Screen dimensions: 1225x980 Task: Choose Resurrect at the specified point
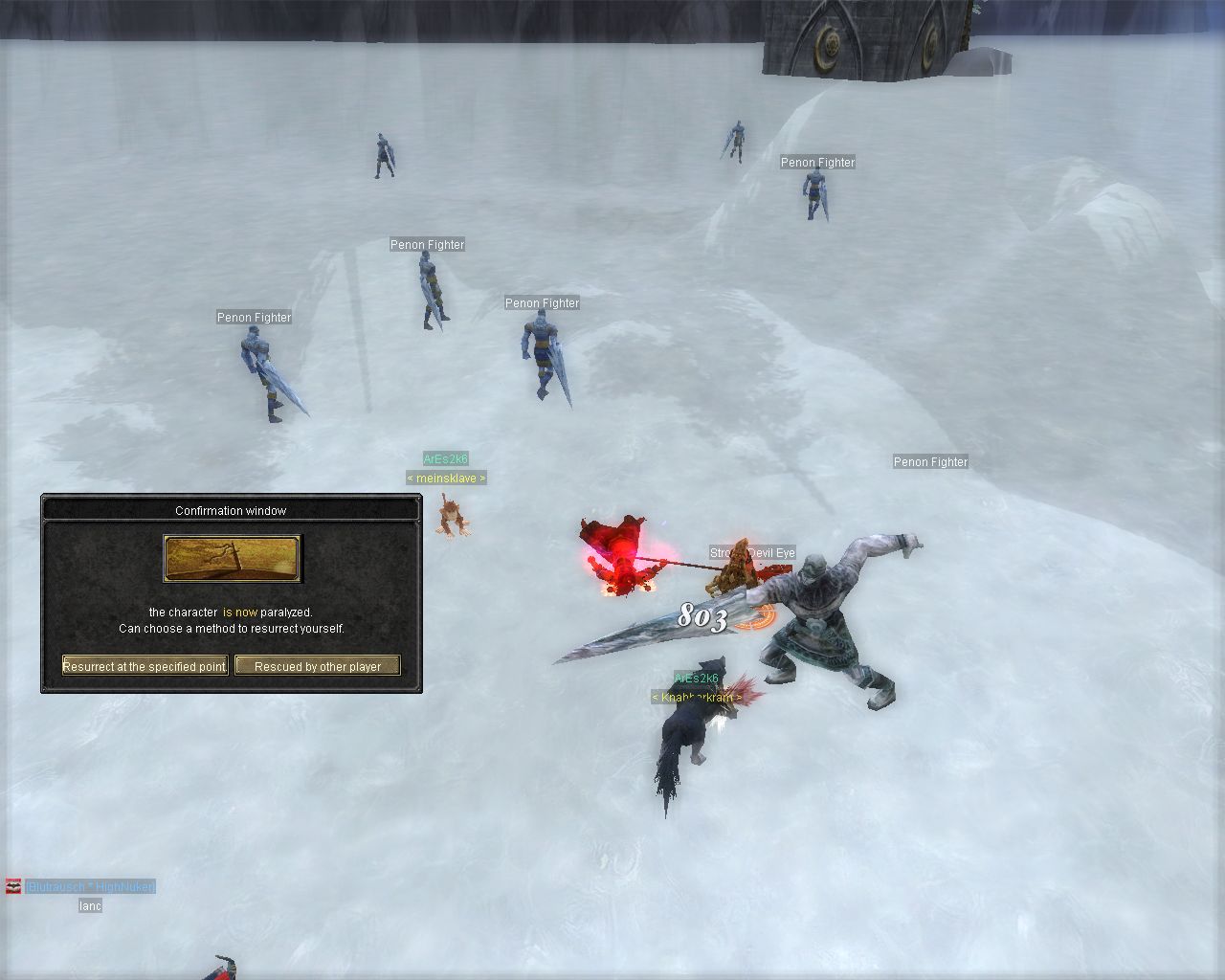[x=145, y=666]
